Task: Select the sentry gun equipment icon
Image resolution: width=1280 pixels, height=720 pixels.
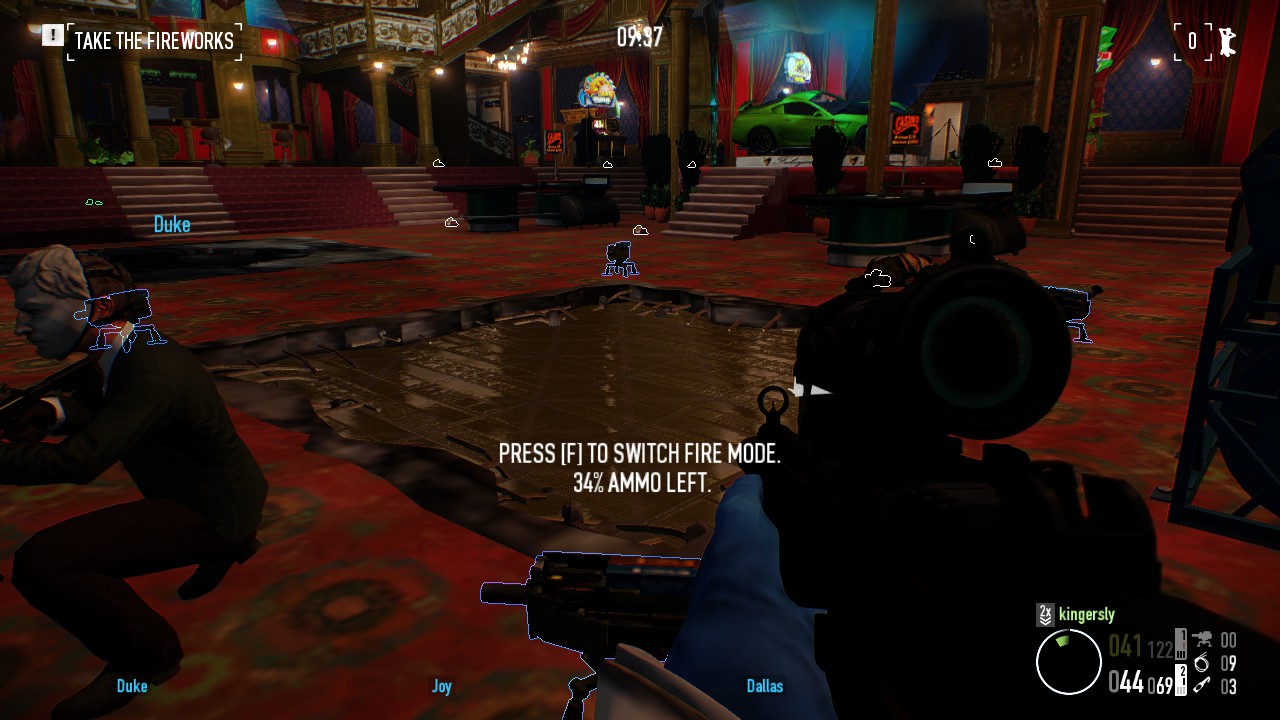Action: point(1202,640)
